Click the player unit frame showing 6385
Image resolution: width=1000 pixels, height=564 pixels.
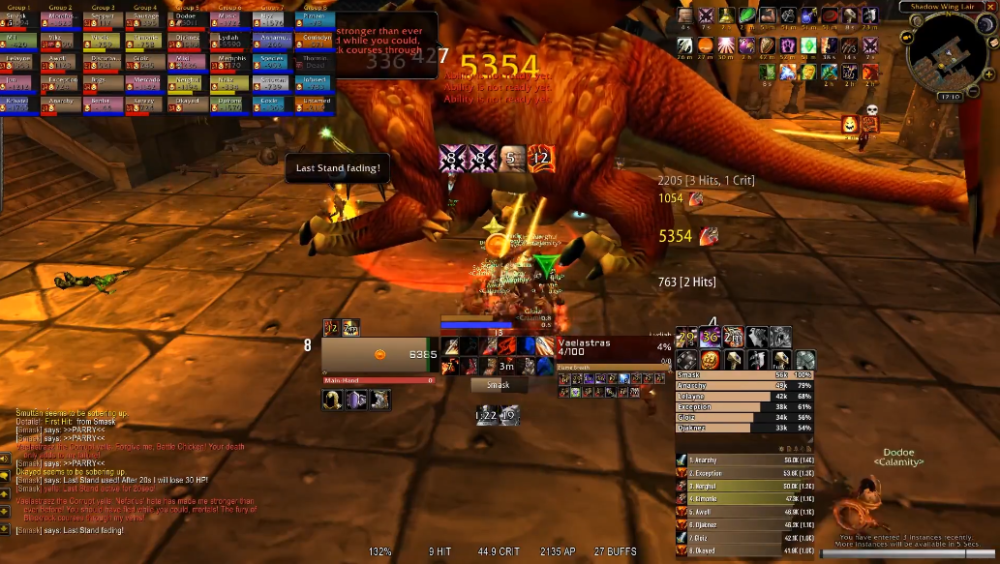(379, 354)
